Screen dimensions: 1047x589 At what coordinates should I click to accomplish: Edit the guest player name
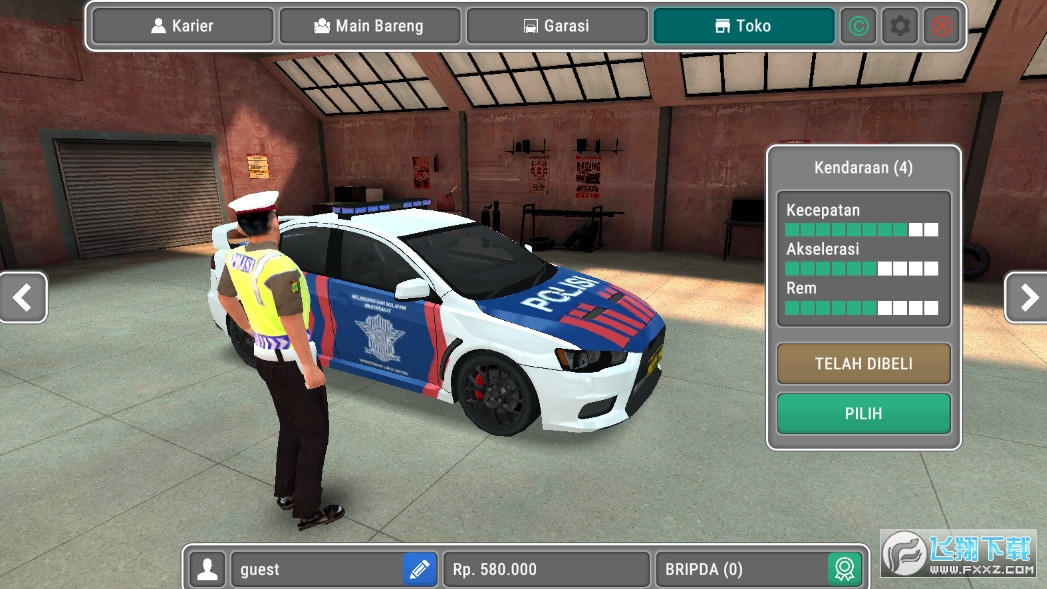pyautogui.click(x=420, y=569)
